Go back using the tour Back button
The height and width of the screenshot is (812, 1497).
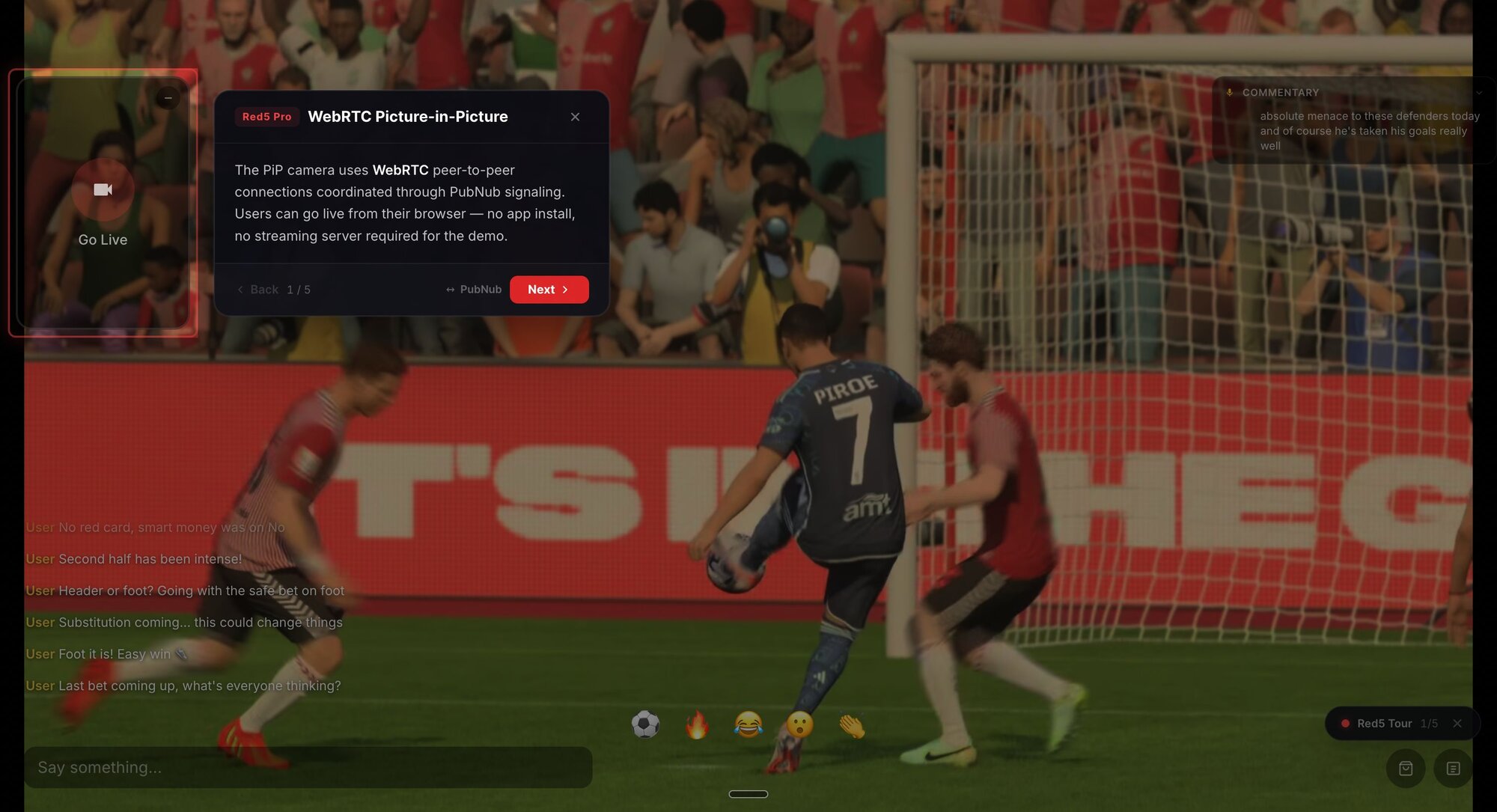257,290
